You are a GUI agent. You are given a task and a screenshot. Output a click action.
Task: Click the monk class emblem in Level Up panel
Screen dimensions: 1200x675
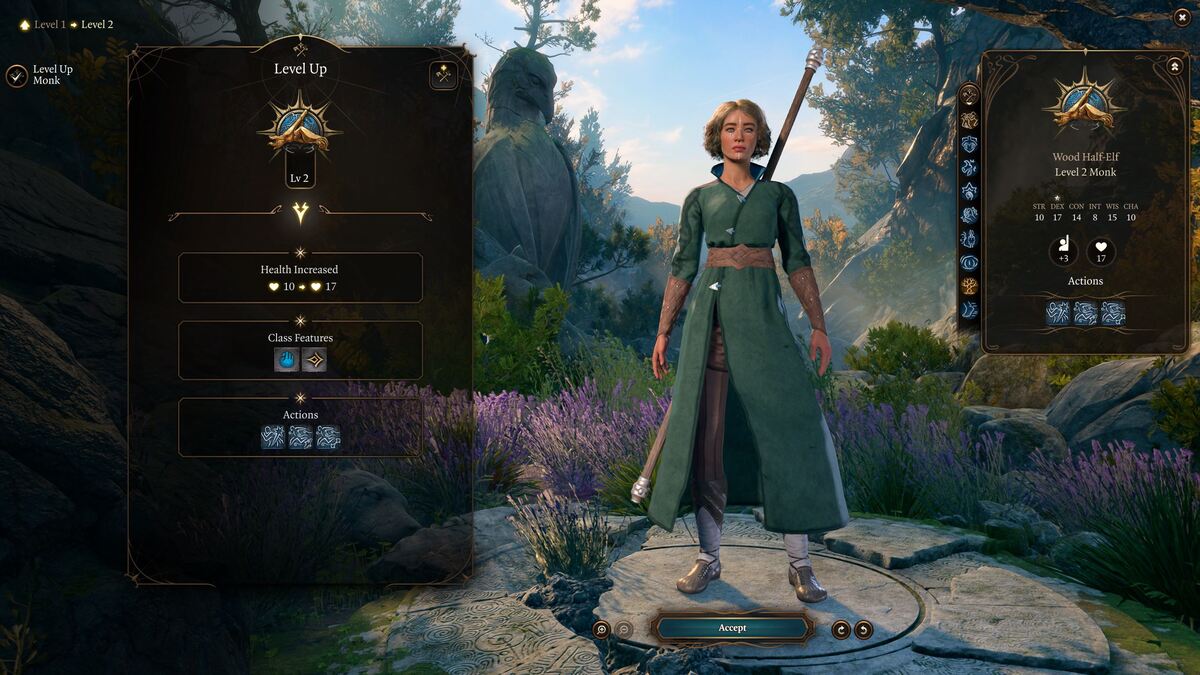click(x=299, y=125)
